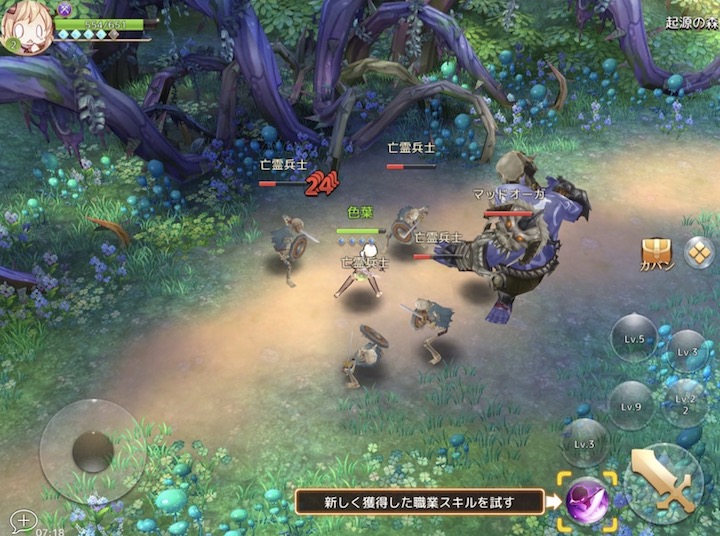The height and width of the screenshot is (536, 720).
Task: Tap the virtual movement joystick
Action: 92,450
